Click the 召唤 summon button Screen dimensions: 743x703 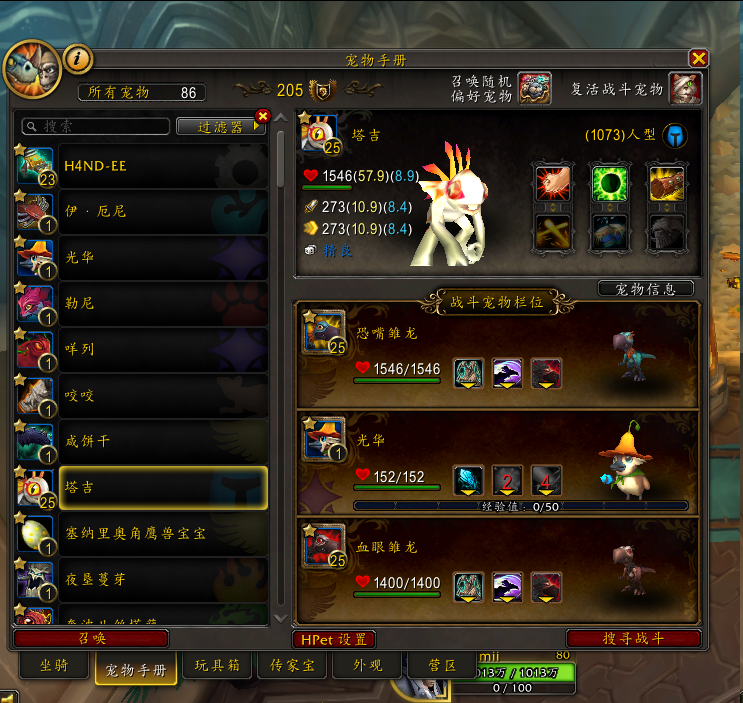click(x=90, y=638)
